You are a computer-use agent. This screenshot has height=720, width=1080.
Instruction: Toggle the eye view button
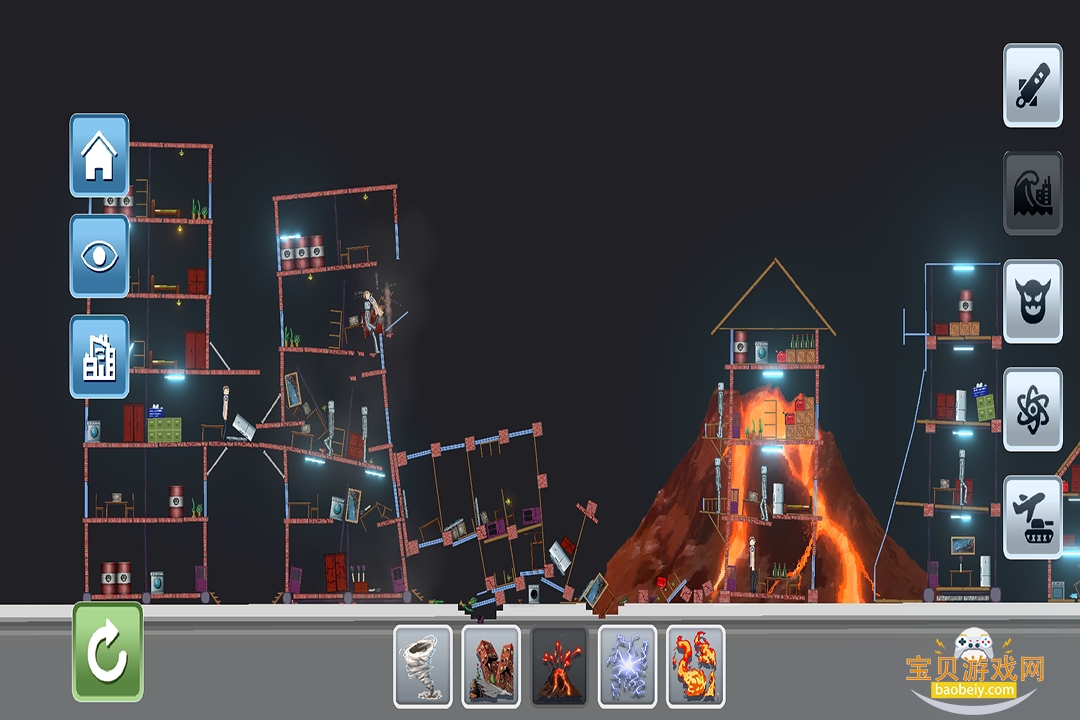pyautogui.click(x=99, y=255)
